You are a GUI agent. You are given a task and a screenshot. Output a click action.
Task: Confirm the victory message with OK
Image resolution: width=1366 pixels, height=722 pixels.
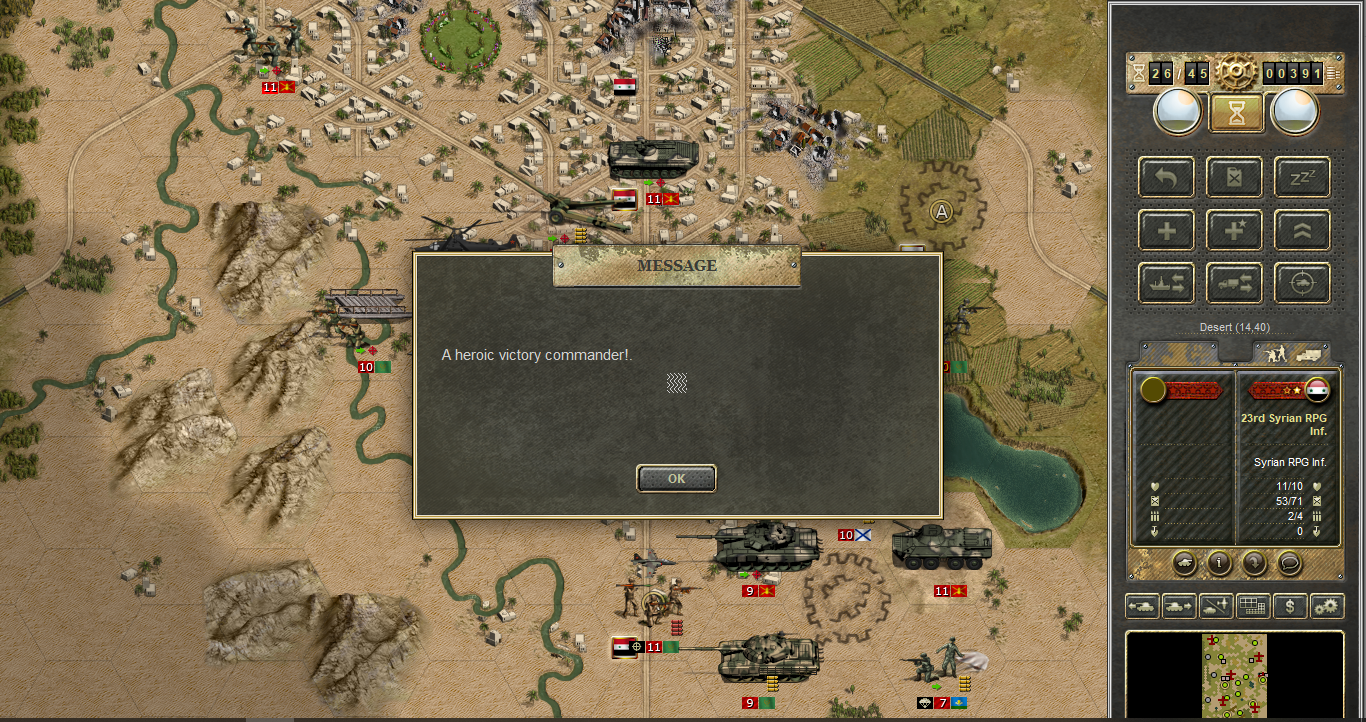click(676, 479)
